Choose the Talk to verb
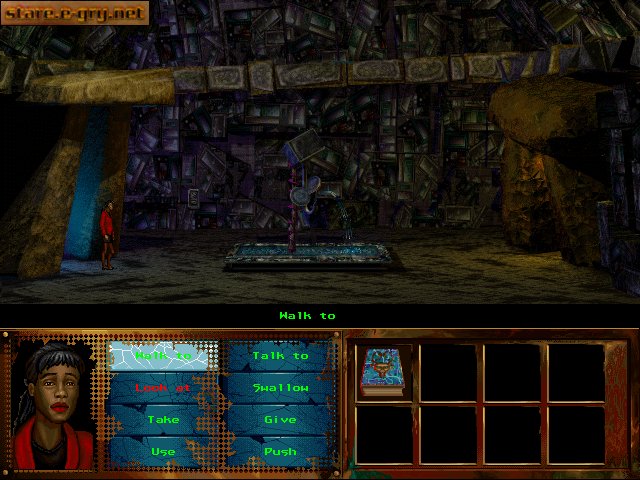Screen dimensions: 640x480 [280, 356]
